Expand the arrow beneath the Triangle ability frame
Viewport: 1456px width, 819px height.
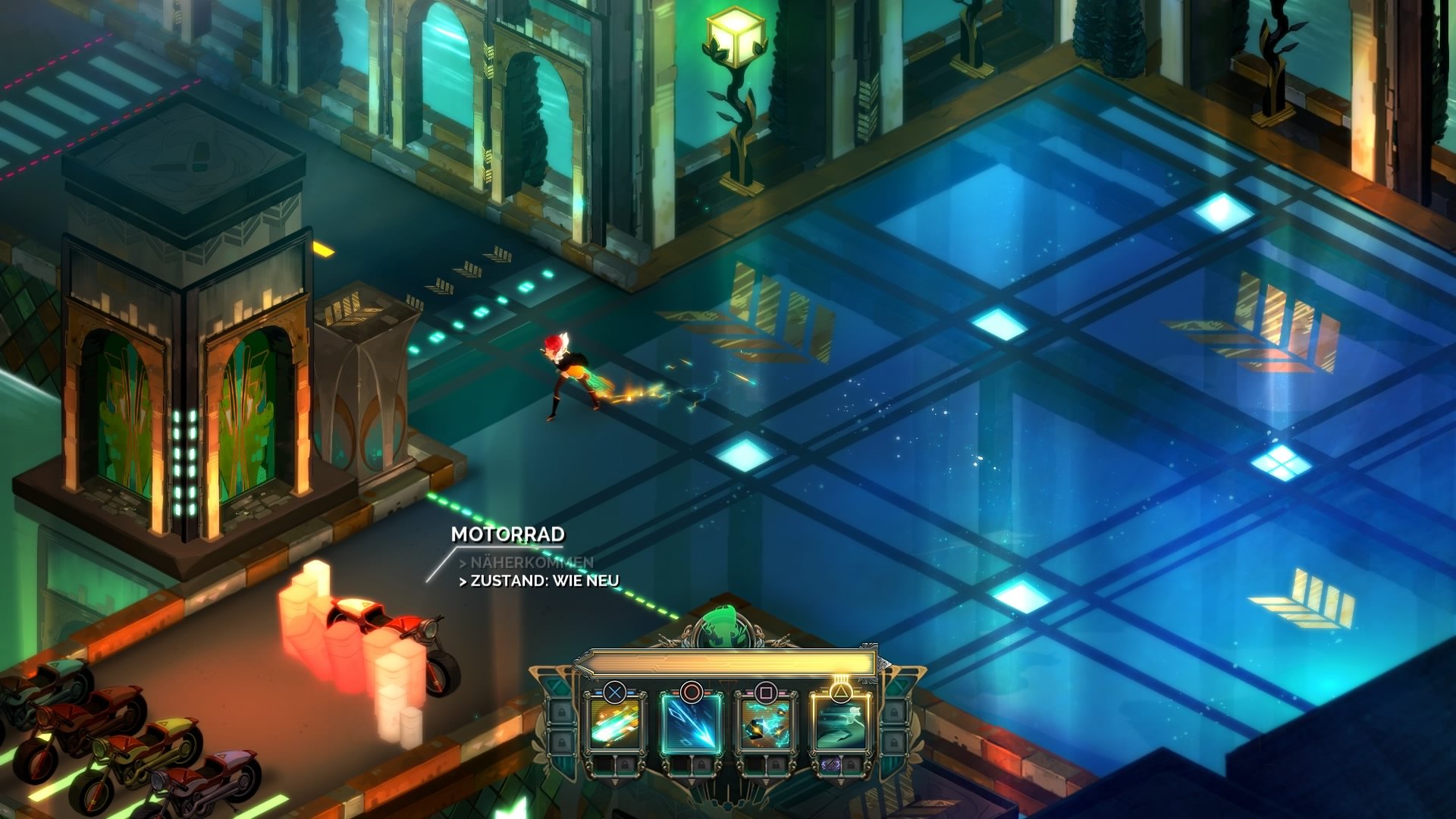pos(839,782)
